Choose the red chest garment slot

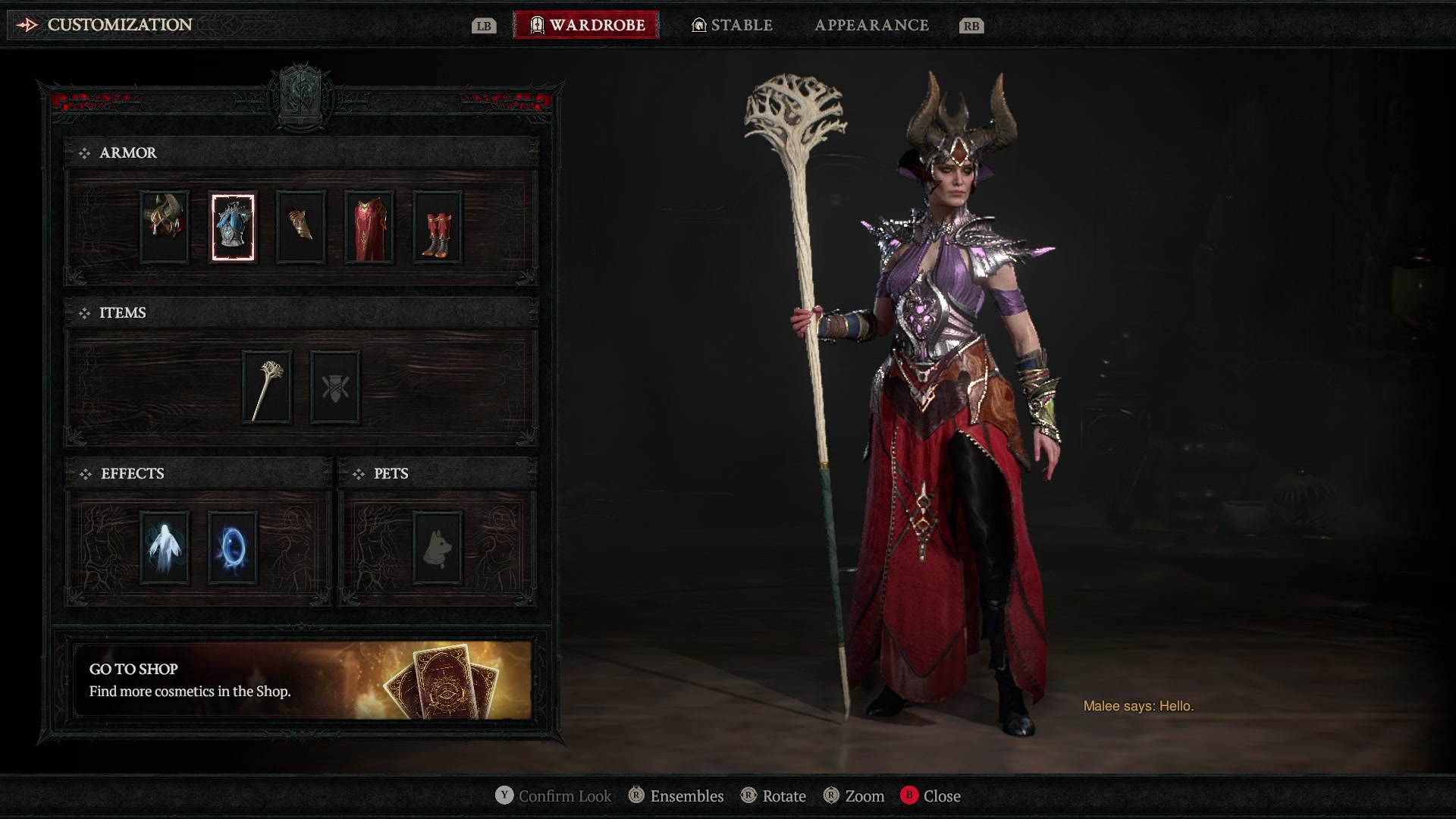[x=369, y=227]
